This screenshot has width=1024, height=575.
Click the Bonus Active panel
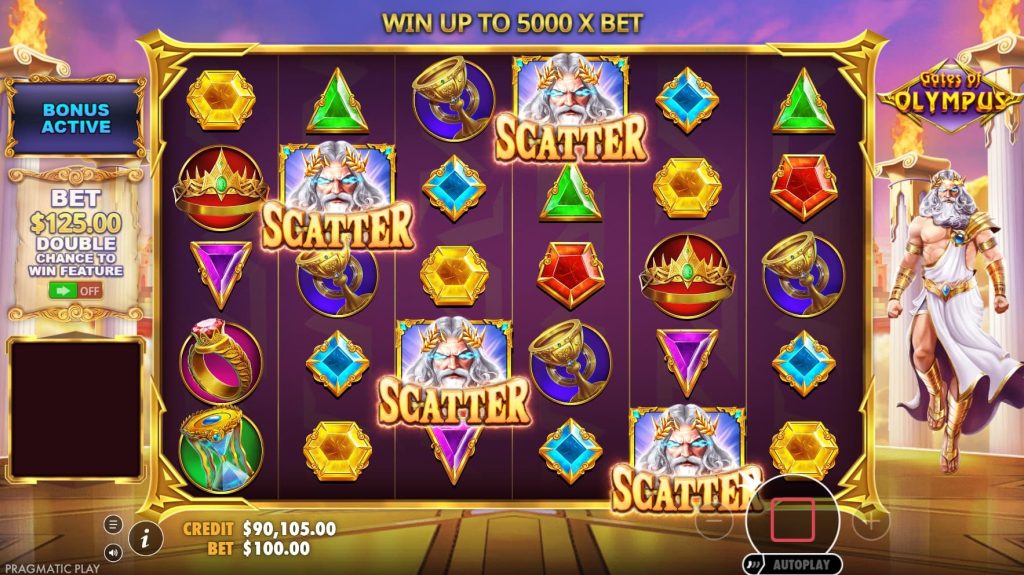tap(76, 118)
